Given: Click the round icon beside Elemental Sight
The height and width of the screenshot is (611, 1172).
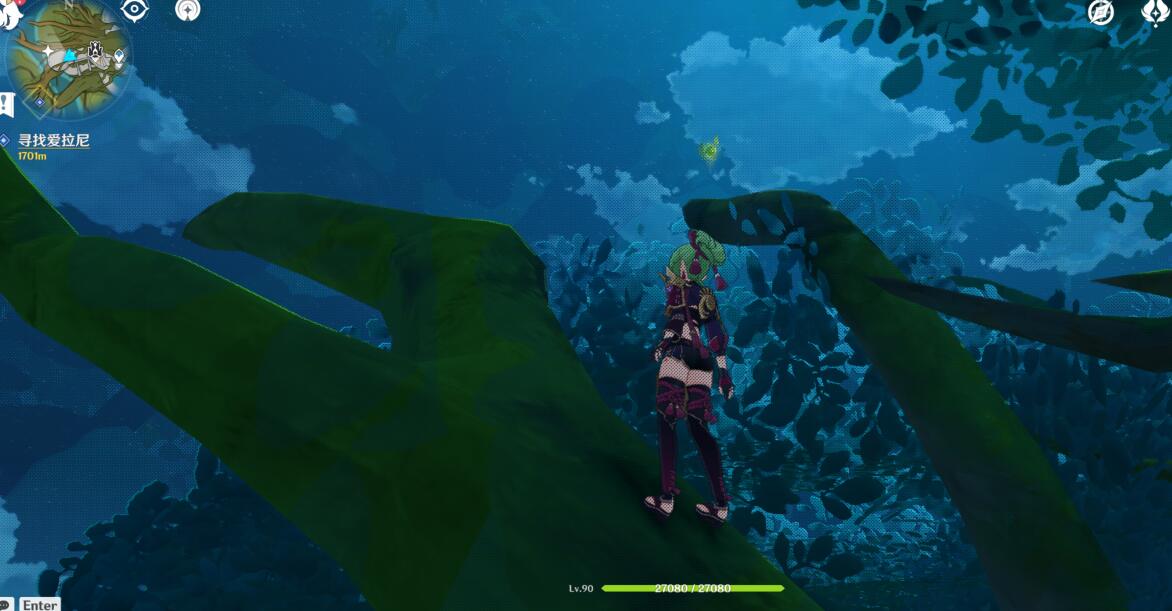Looking at the screenshot, I should (187, 10).
